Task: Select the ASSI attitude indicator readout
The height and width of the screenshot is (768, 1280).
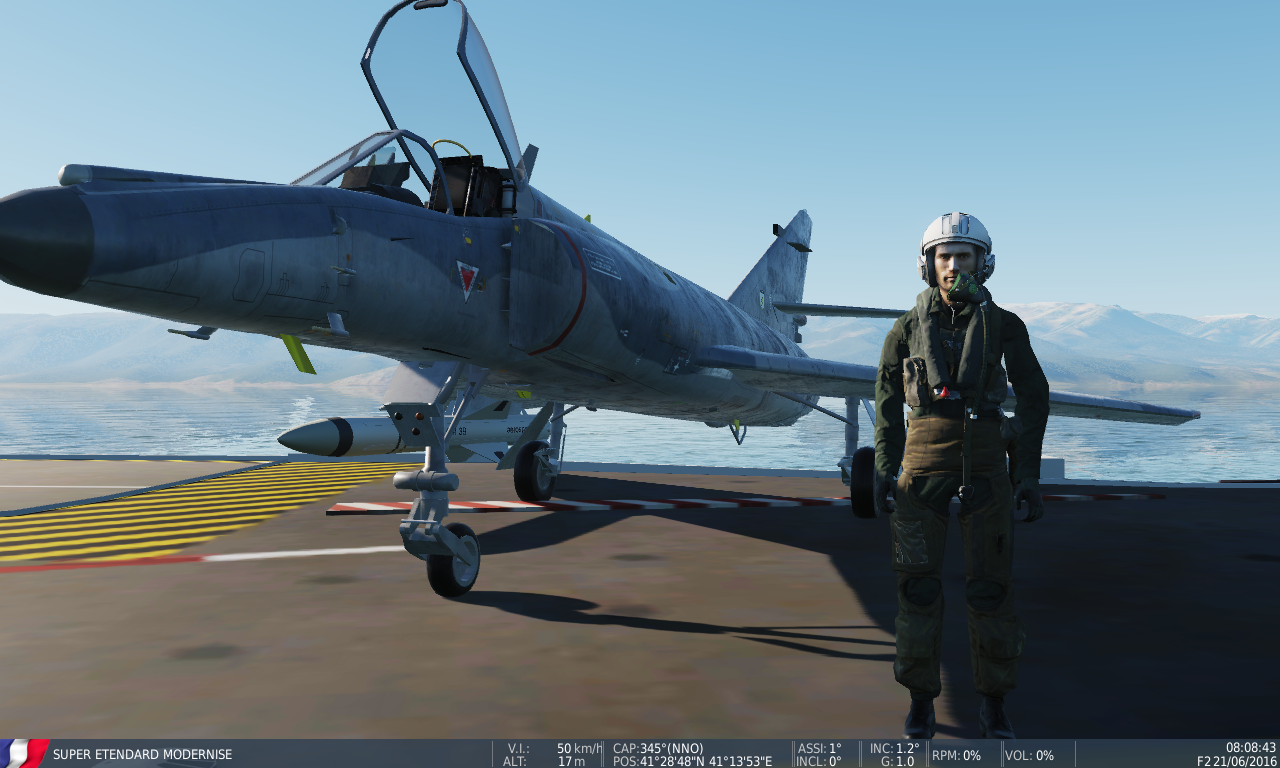Action: click(820, 747)
